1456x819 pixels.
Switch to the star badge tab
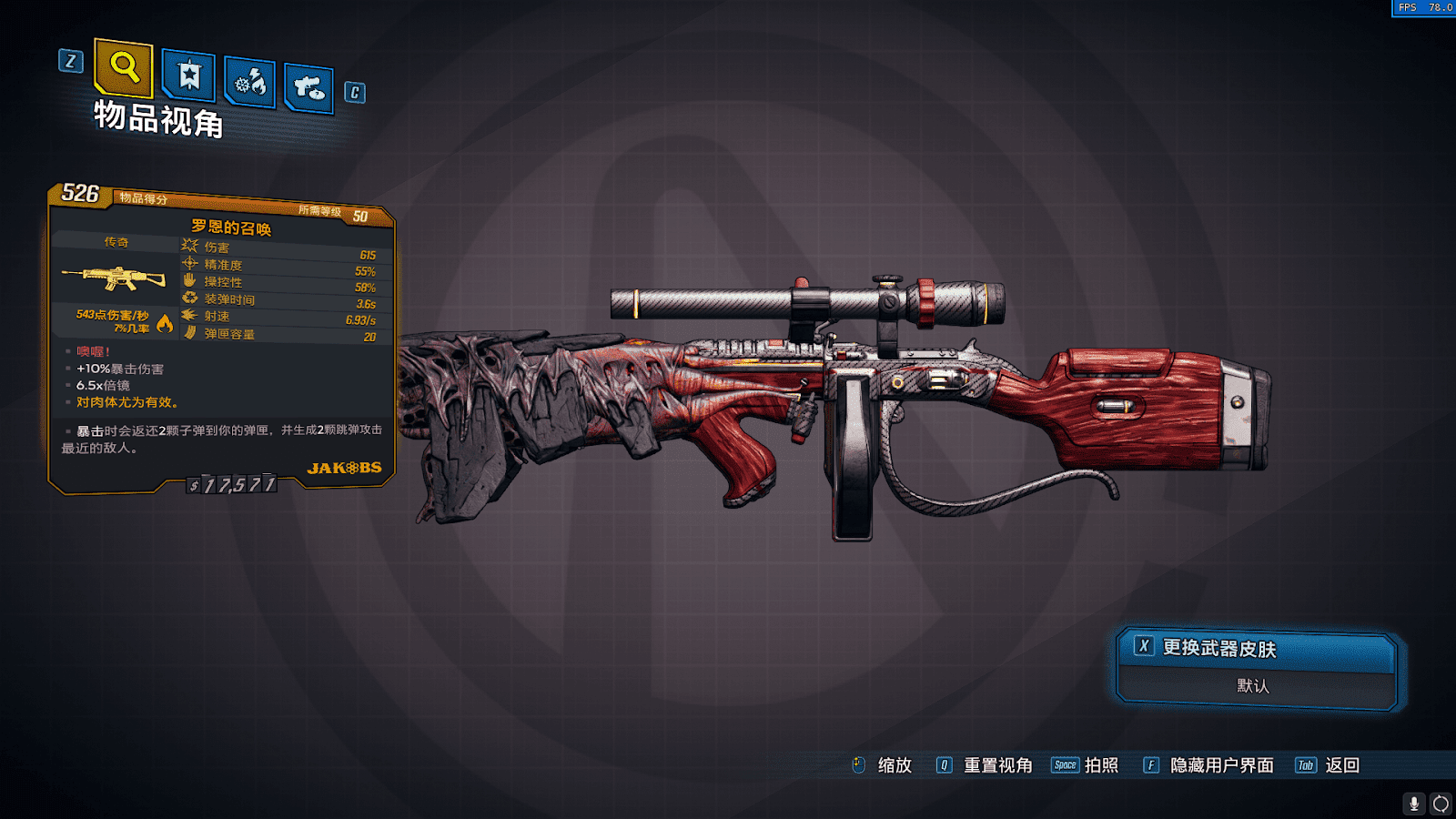tap(188, 75)
